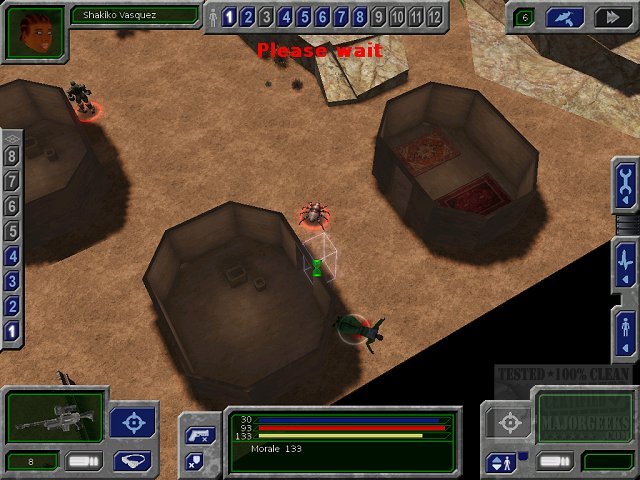Open the wrench options side tab
The image size is (640, 480).
tap(625, 185)
